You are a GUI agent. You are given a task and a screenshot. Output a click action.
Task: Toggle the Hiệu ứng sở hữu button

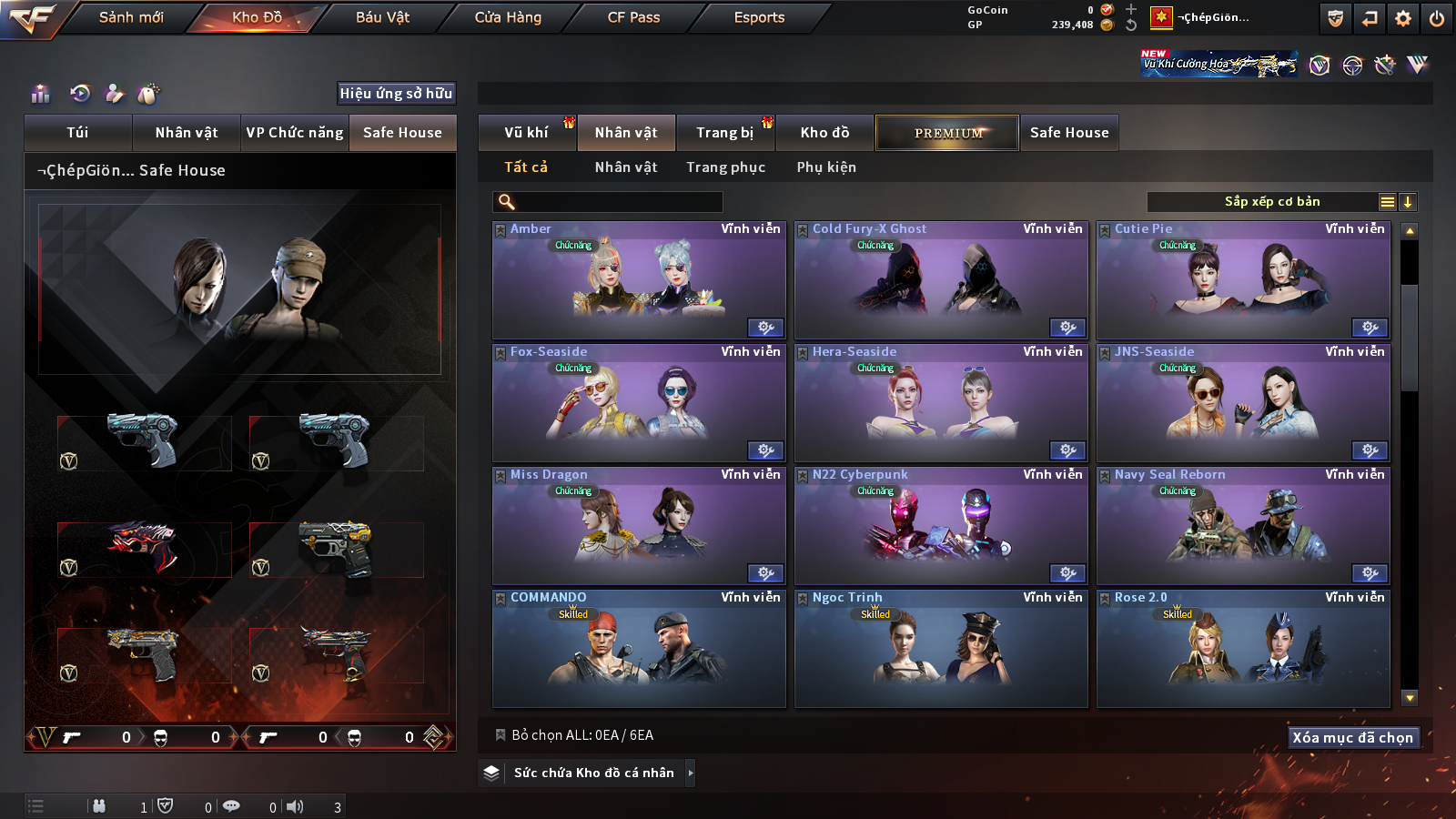[396, 93]
